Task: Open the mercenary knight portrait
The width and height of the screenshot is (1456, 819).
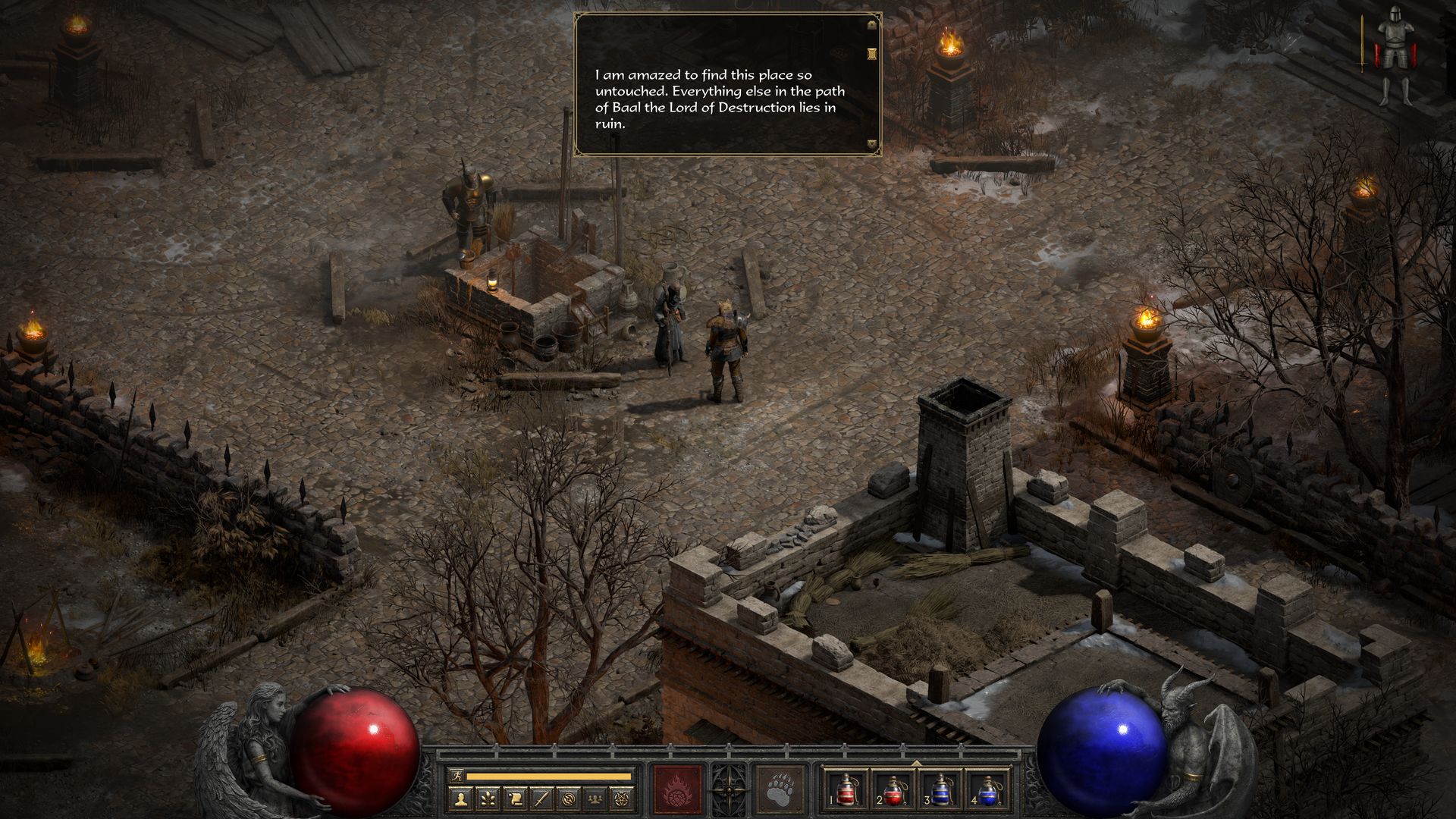Action: pos(1393,55)
